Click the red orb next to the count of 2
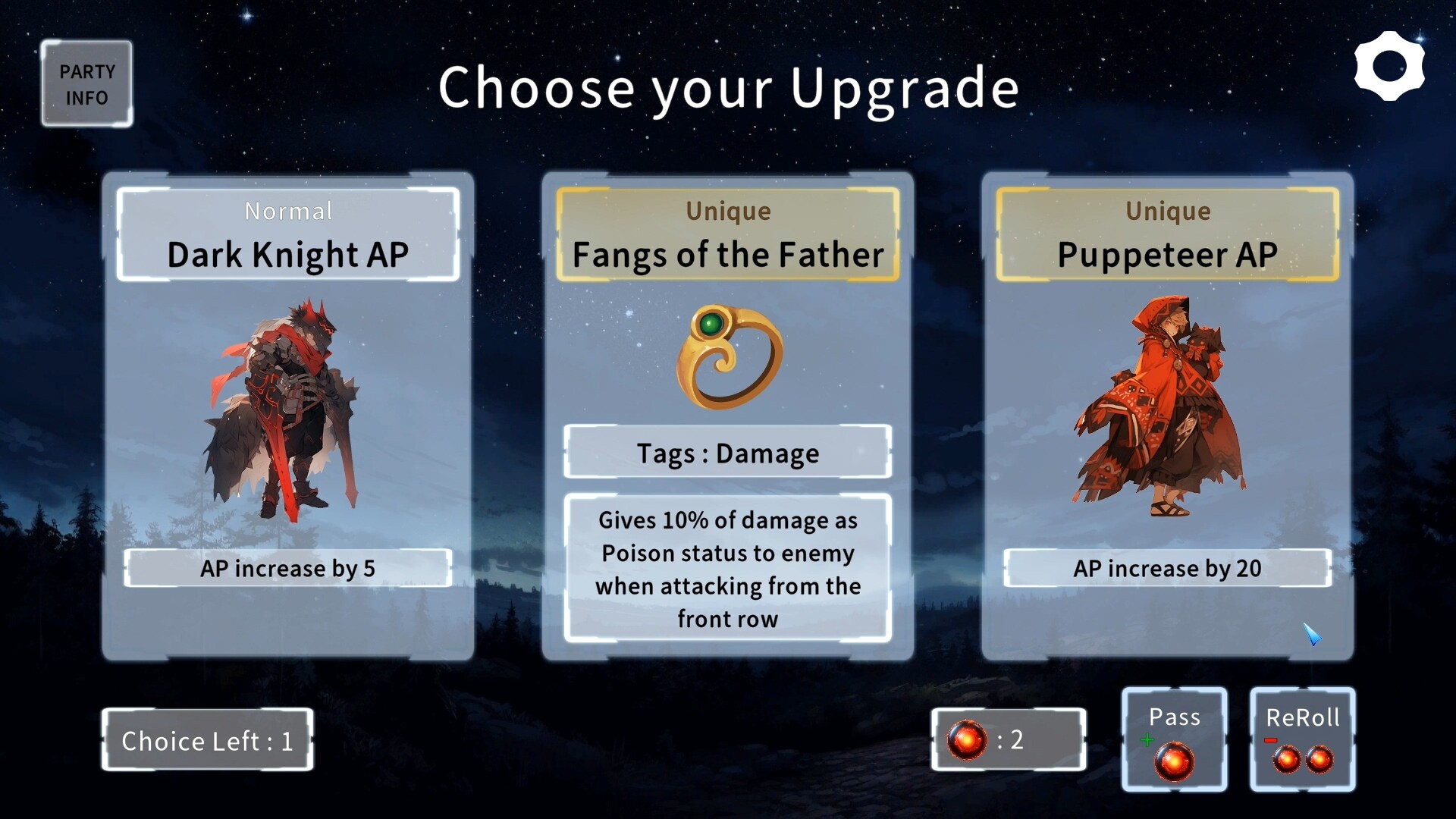1456x819 pixels. click(969, 739)
